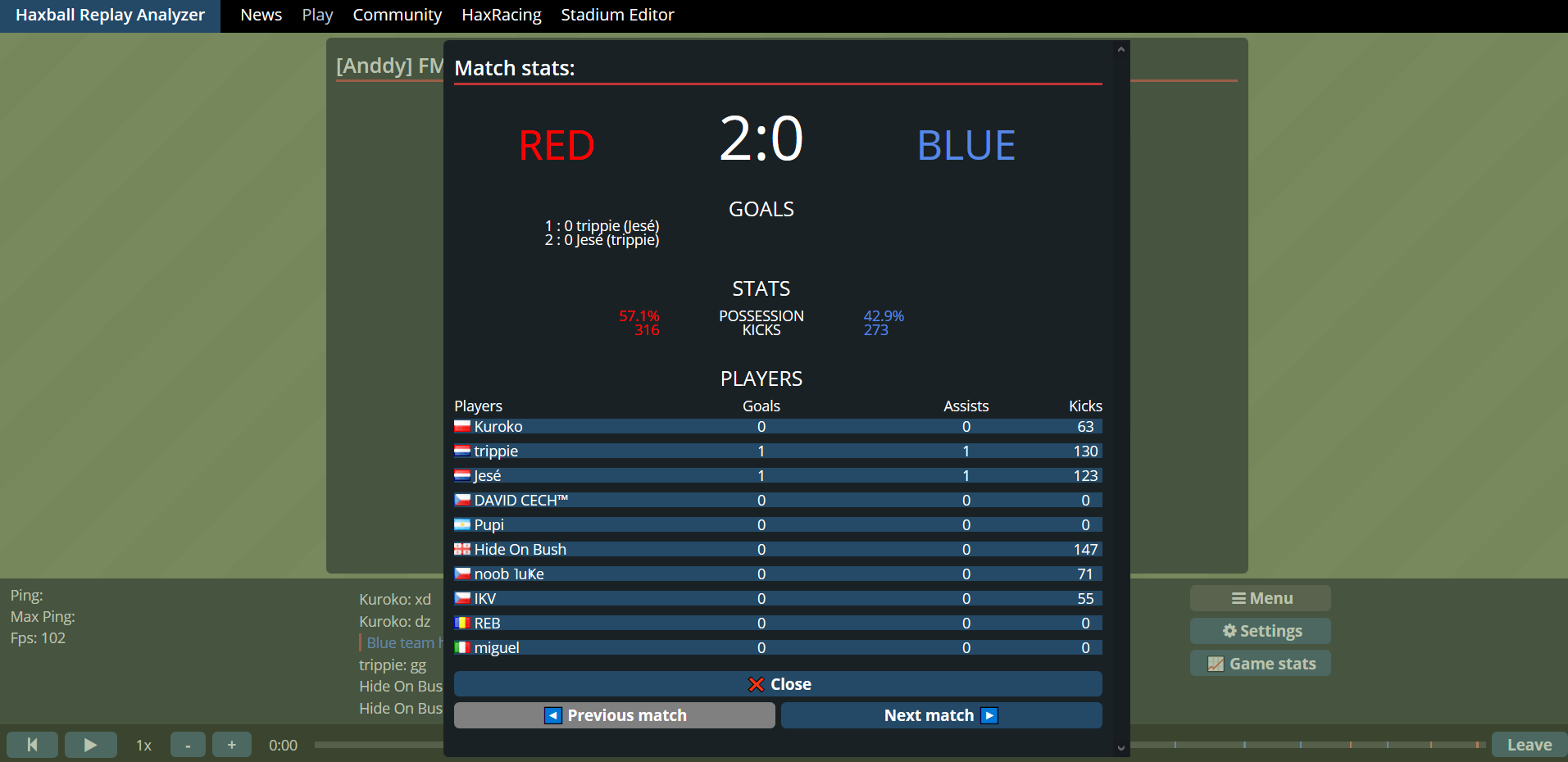Go to the Play page
Viewport: 1568px width, 762px height.
coord(317,15)
